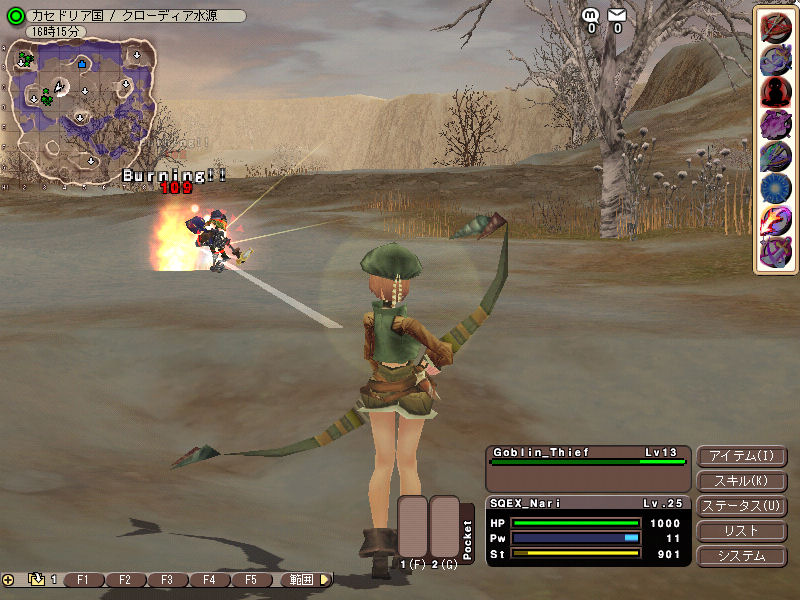
Task: Open the システム system menu
Action: tap(741, 556)
